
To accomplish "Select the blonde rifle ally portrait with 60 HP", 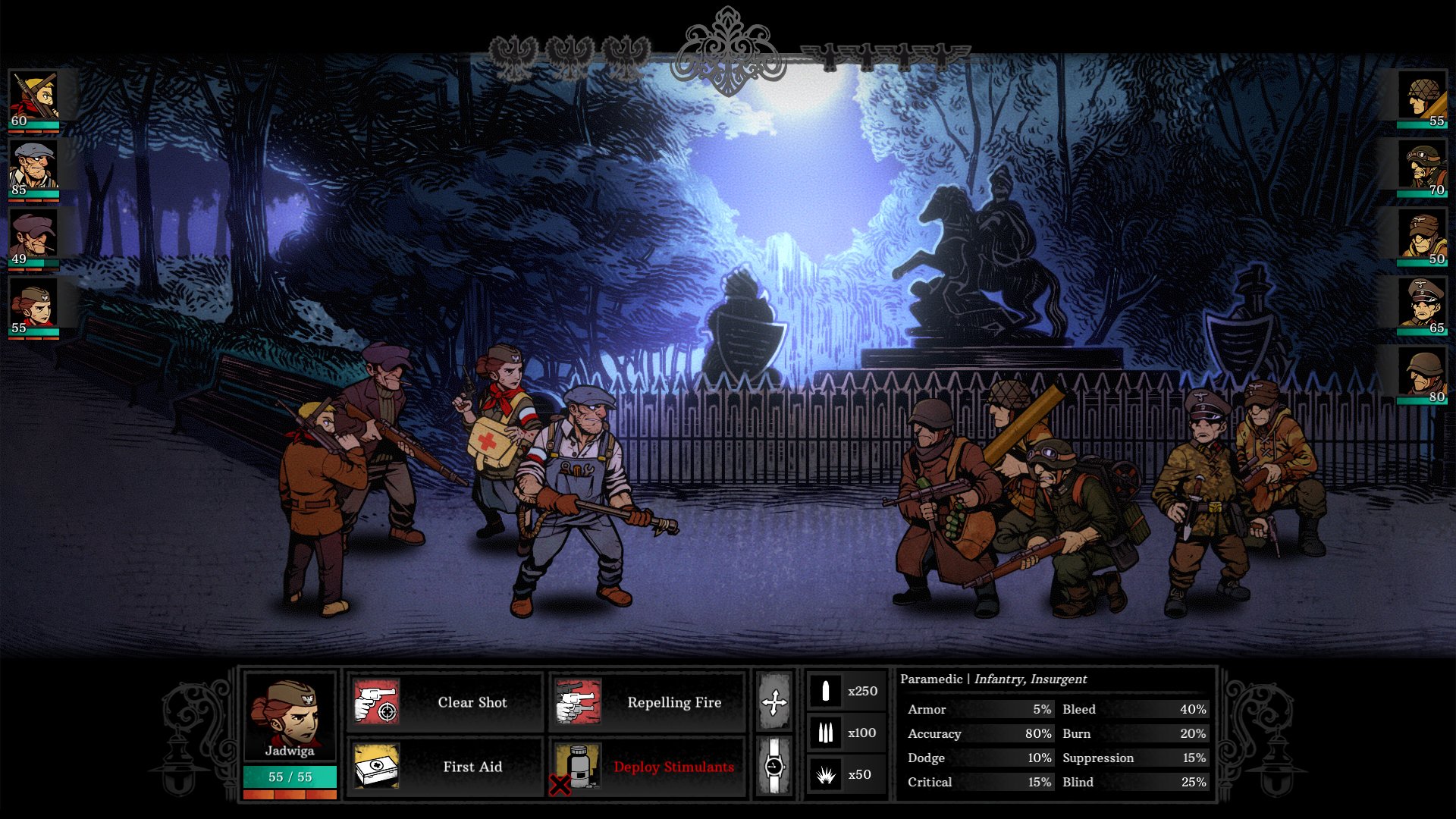I will 33,99.
